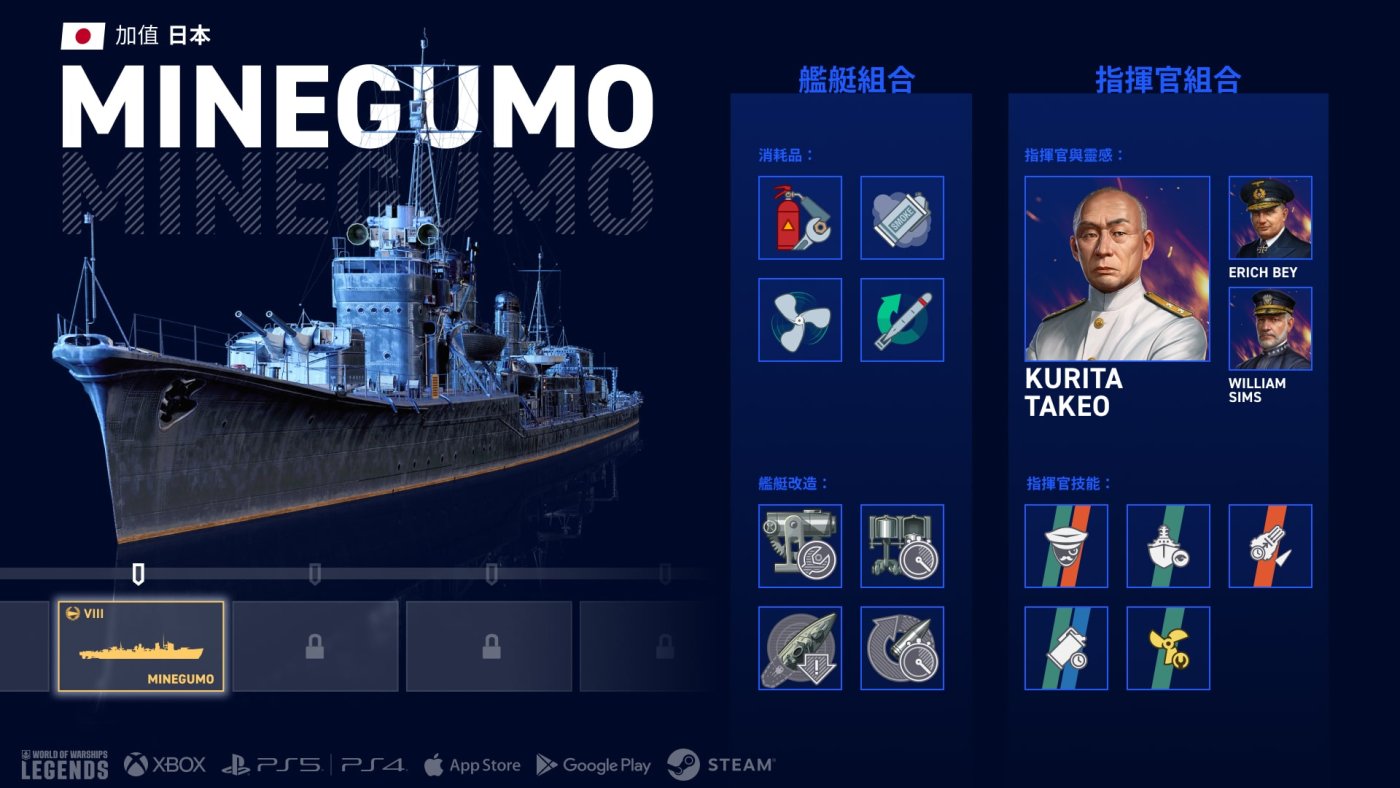The width and height of the screenshot is (1400, 788).
Task: Choose the ship silhouette commander skill
Action: pyautogui.click(x=1168, y=546)
